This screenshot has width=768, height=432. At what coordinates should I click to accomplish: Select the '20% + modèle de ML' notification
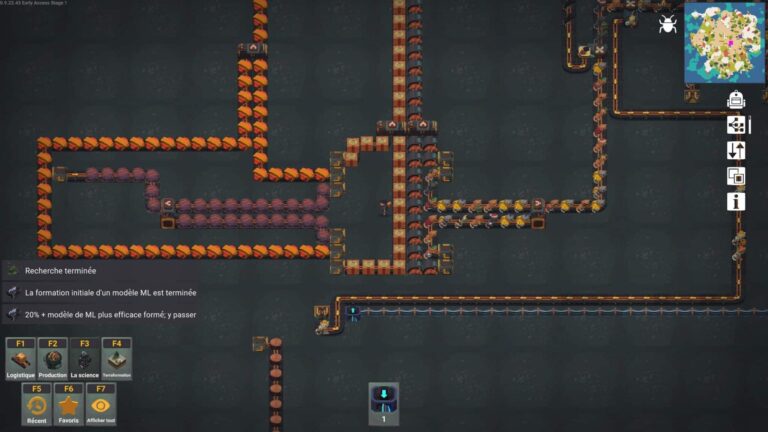point(110,315)
